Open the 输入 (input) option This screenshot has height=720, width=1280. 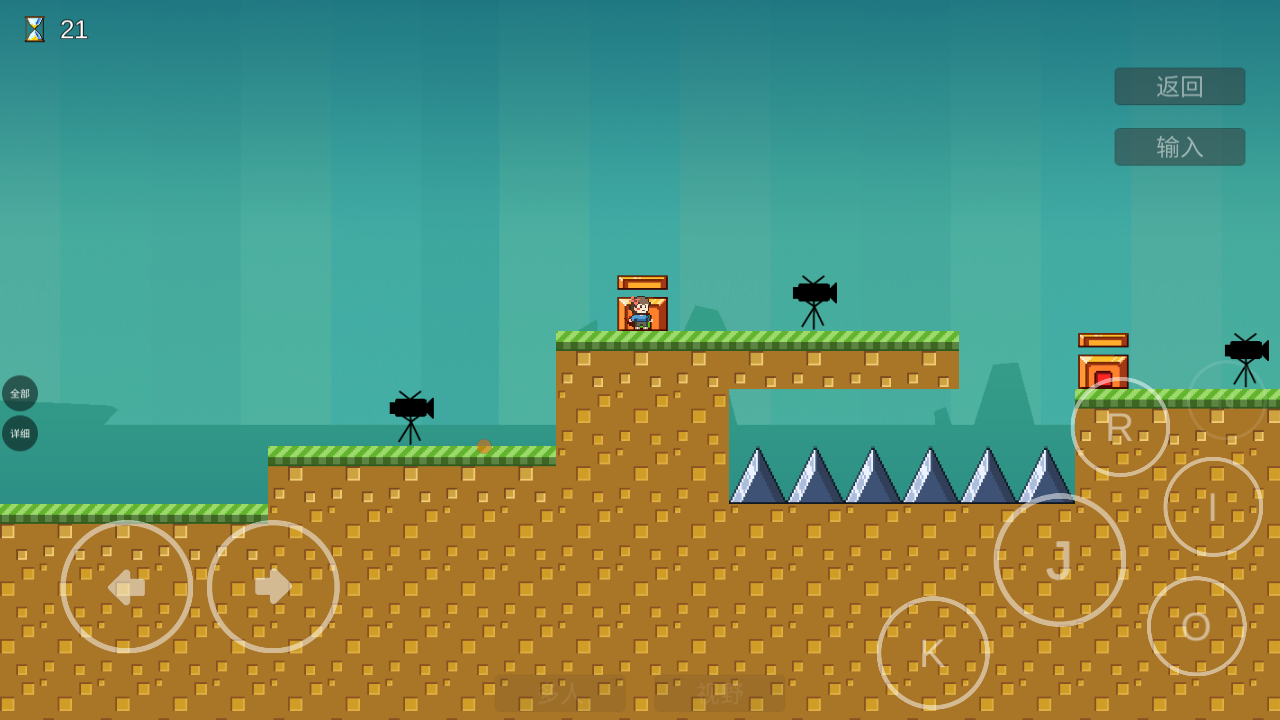(x=1180, y=147)
